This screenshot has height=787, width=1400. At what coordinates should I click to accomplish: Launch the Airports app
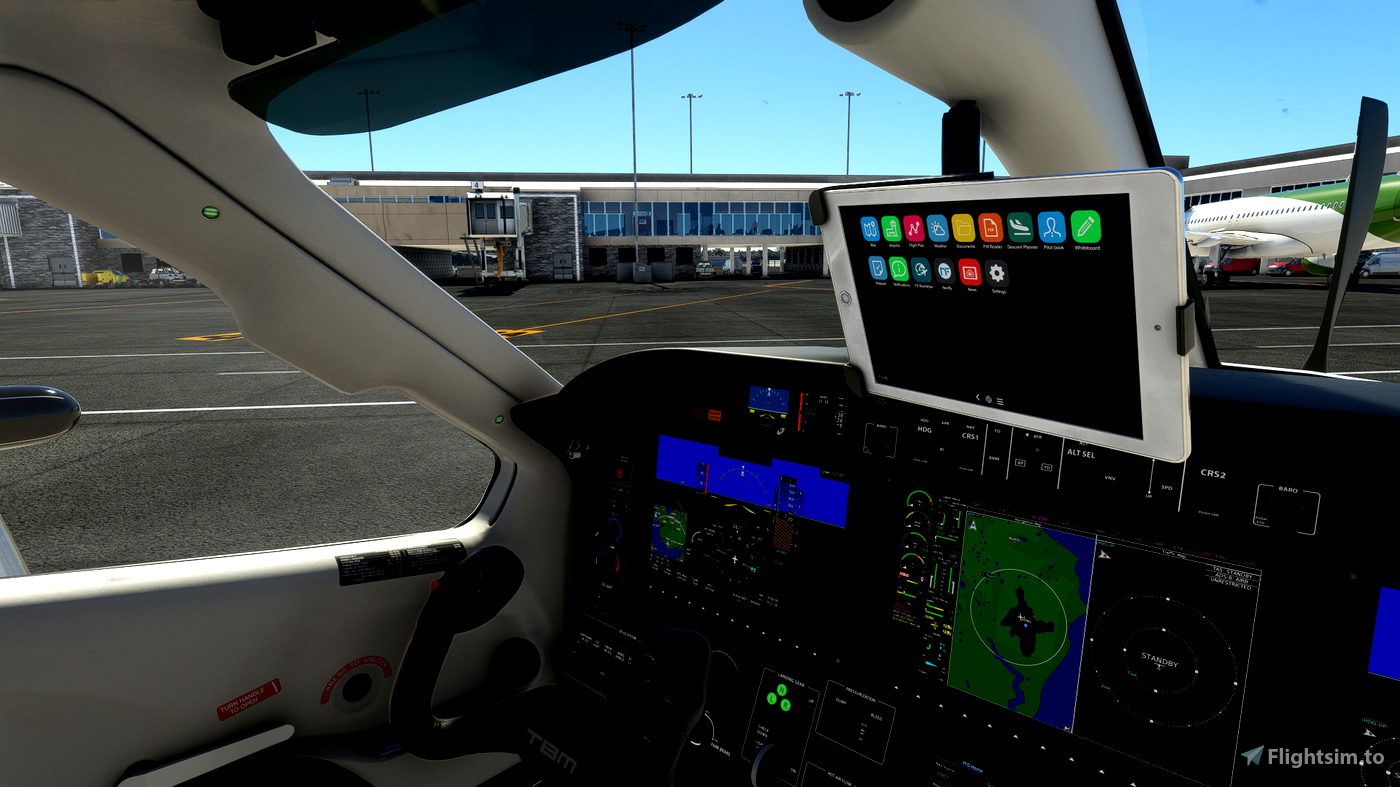[891, 228]
